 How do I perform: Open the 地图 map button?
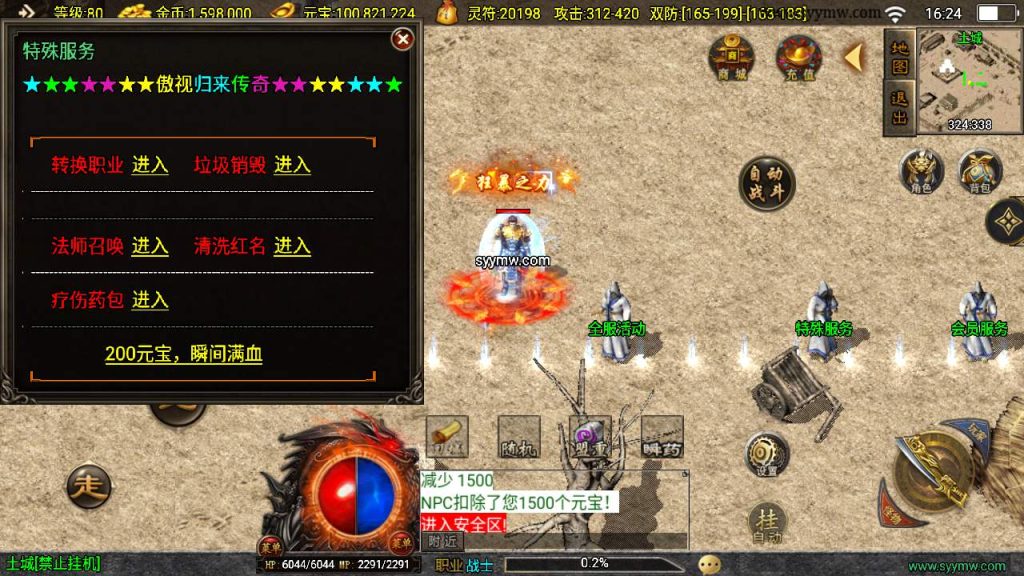pyautogui.click(x=900, y=56)
